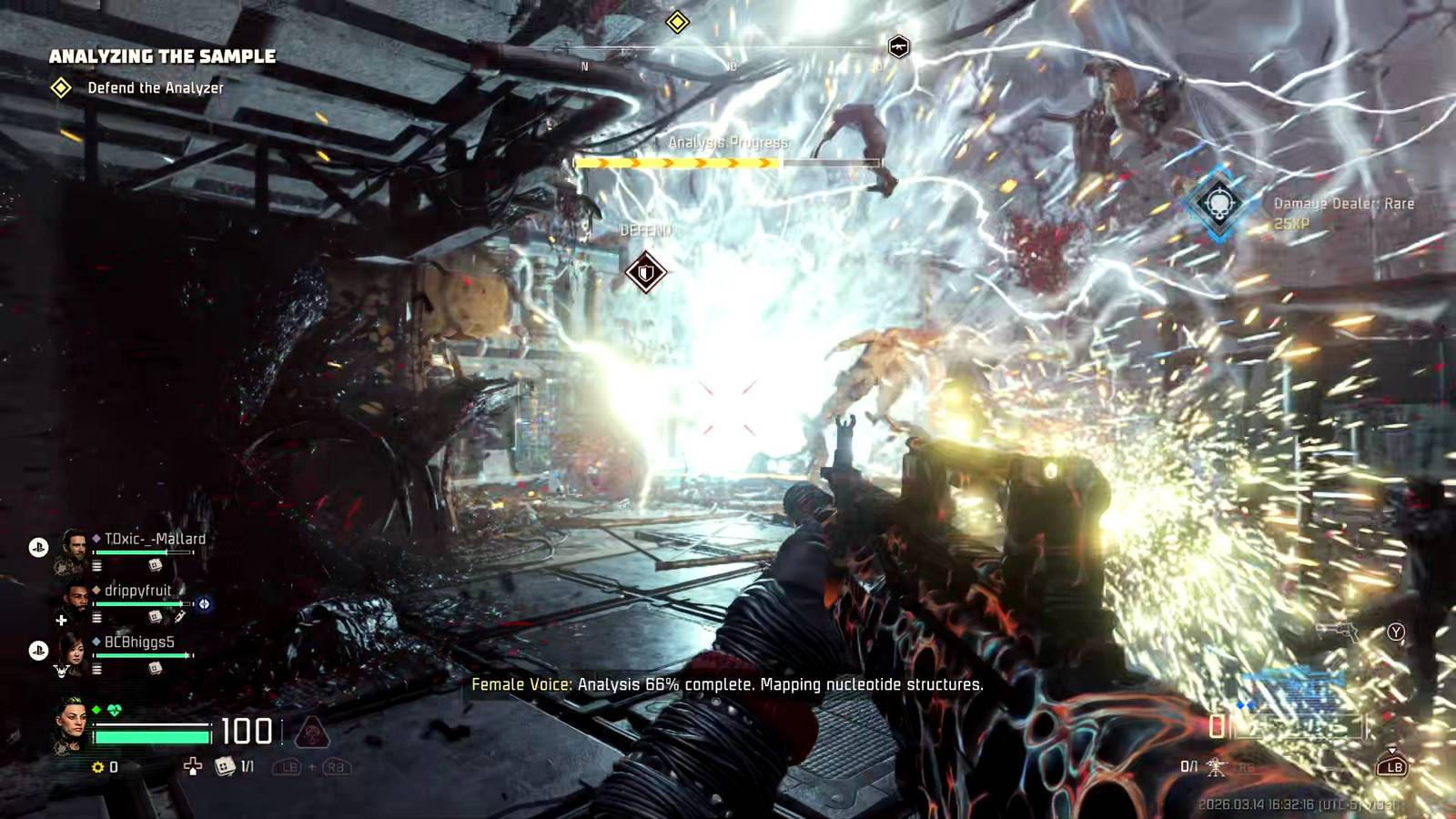This screenshot has height=819, width=1456.
Task: Click the ANALYZING THE SAMPLE quest header
Action: coord(162,56)
